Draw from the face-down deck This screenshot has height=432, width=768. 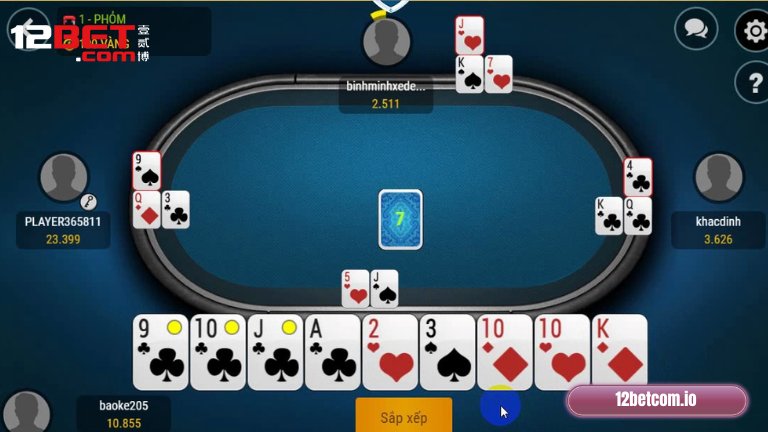click(x=400, y=219)
